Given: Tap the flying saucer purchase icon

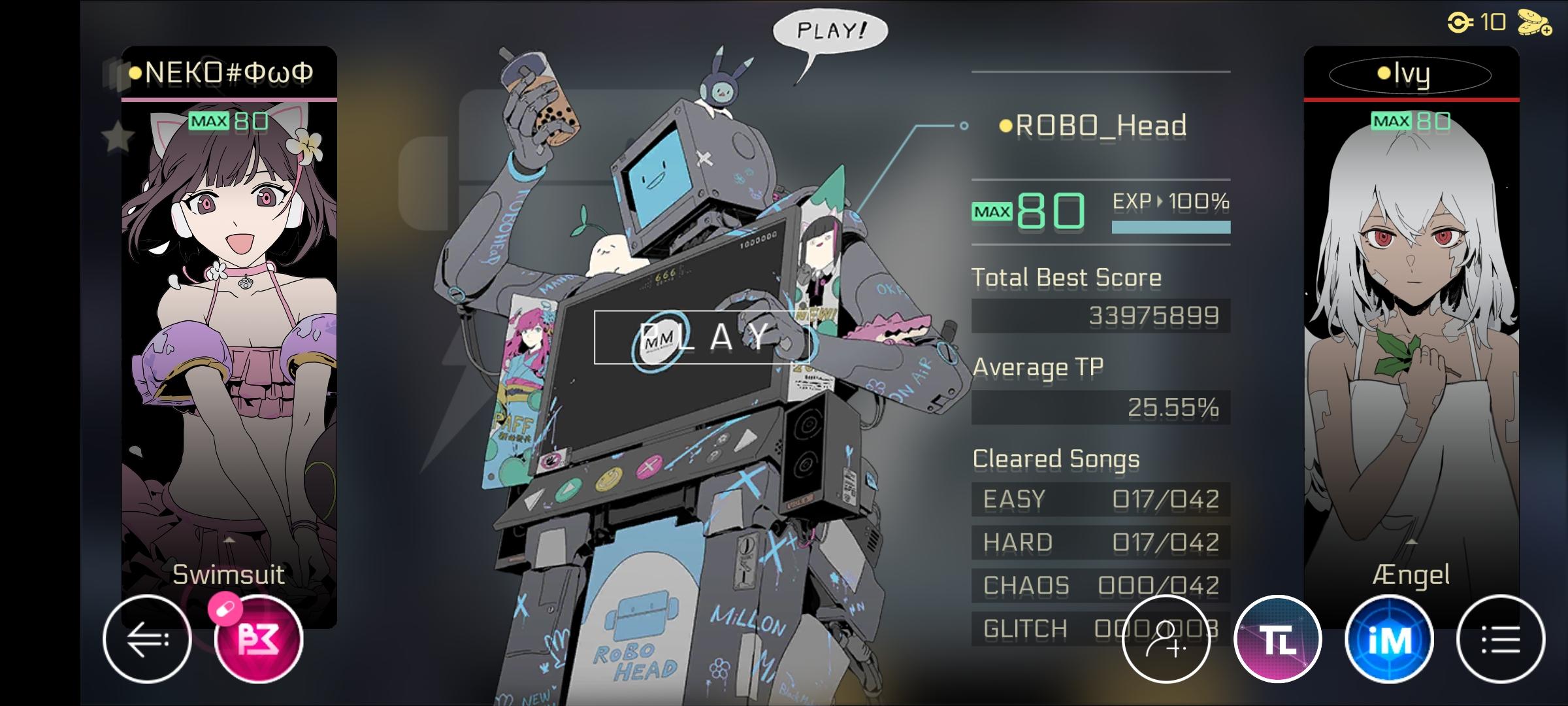Looking at the screenshot, I should coord(1533,23).
